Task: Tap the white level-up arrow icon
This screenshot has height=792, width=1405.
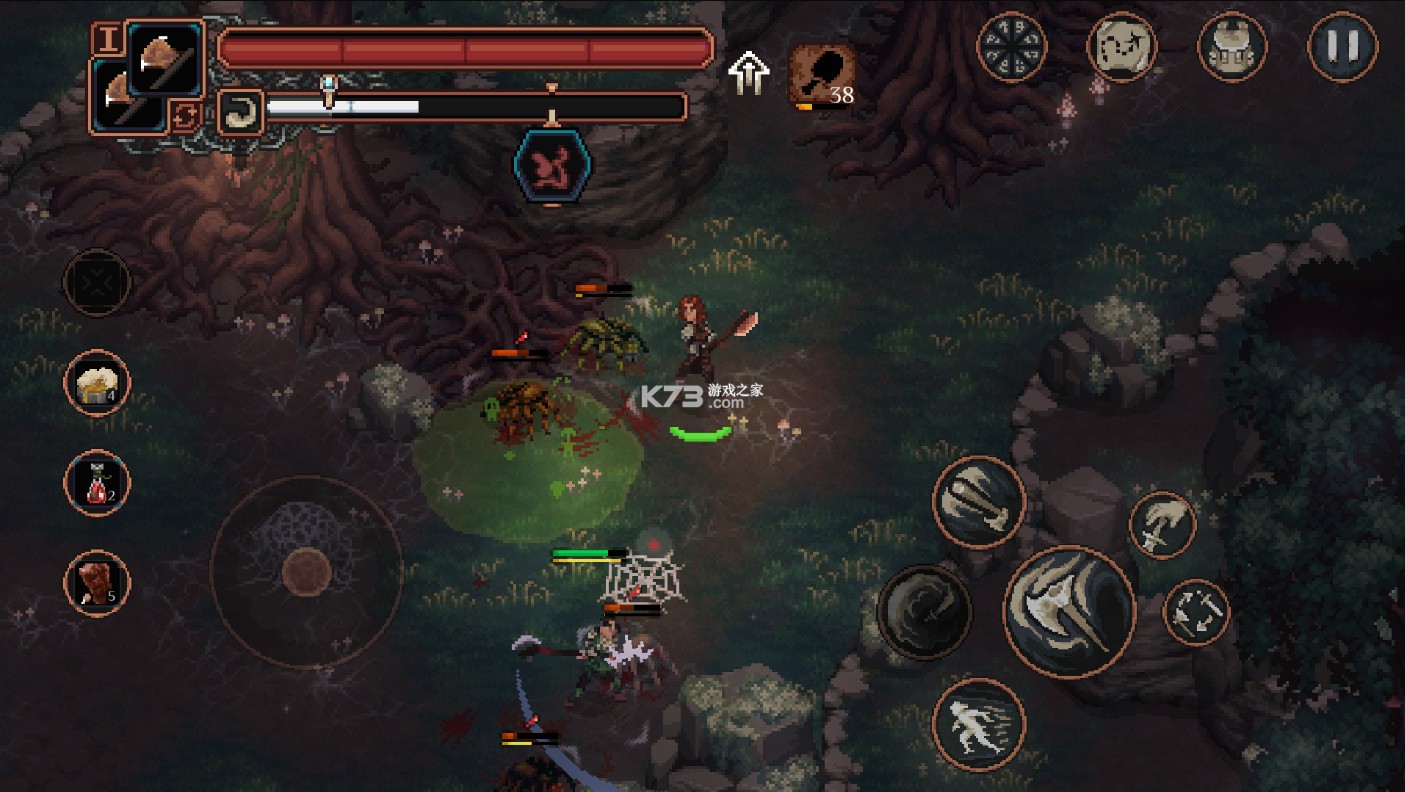Action: point(748,72)
